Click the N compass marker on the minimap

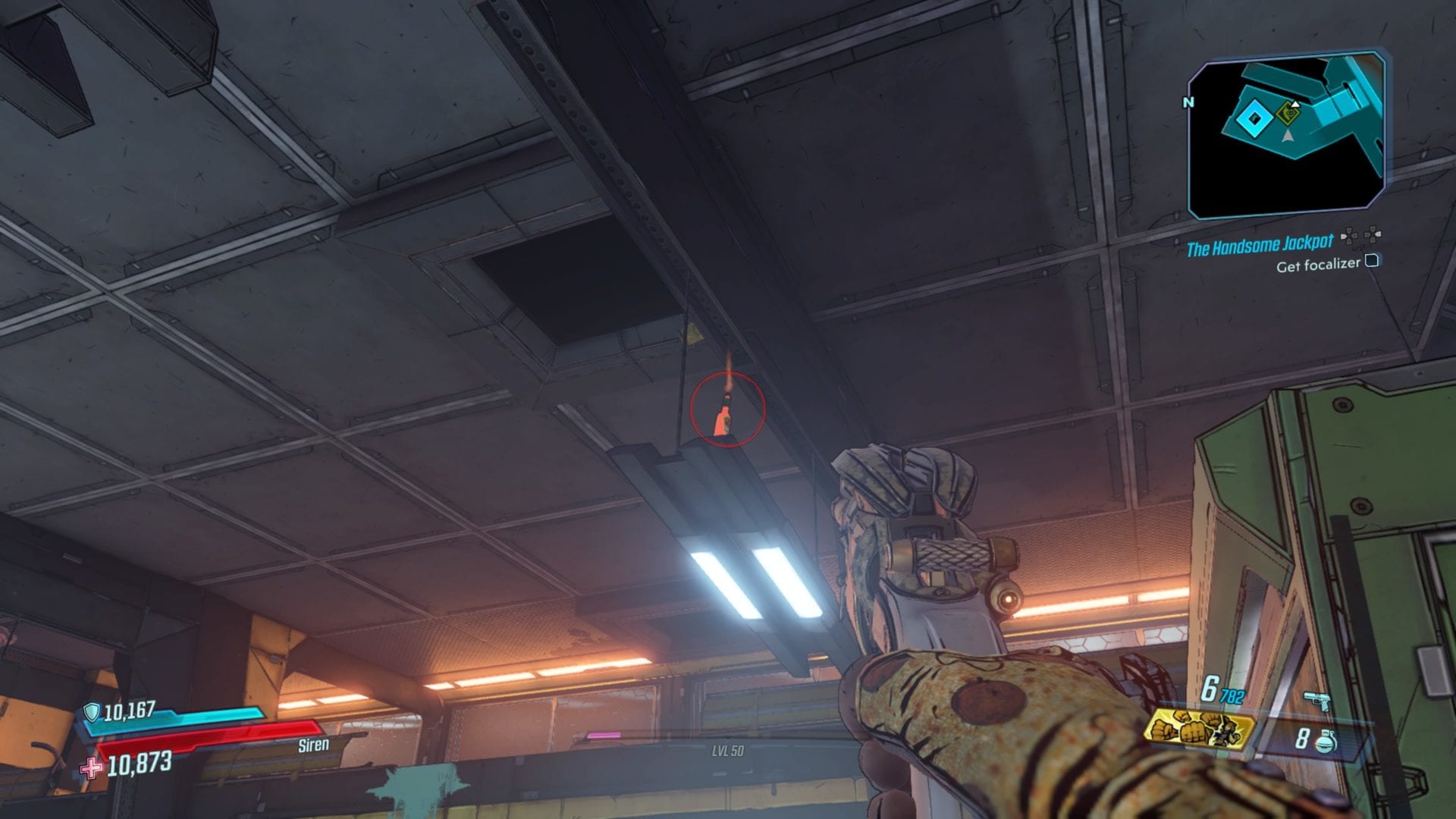(1188, 103)
